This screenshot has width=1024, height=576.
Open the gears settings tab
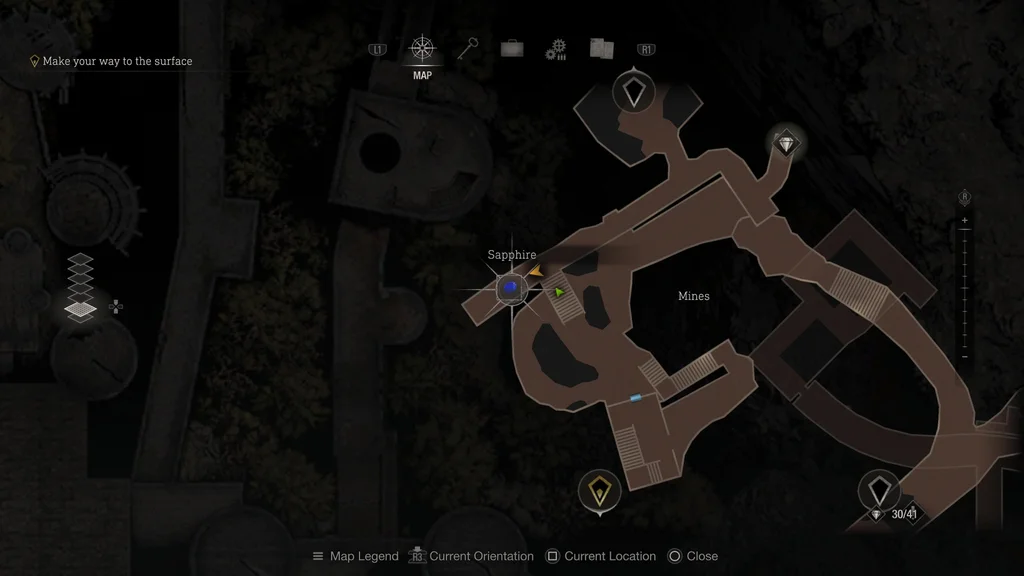coord(556,49)
